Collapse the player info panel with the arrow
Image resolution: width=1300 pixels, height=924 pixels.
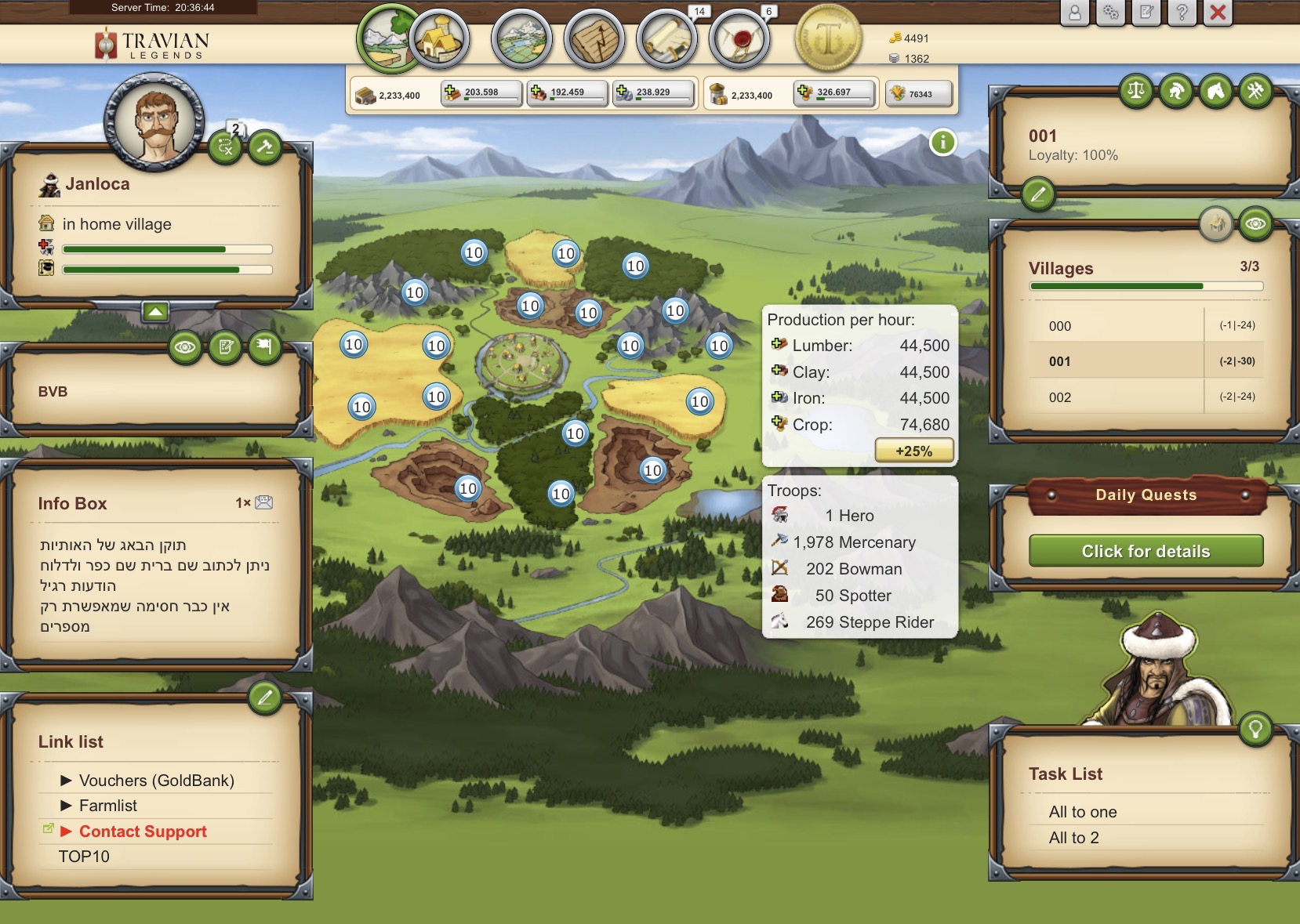(156, 311)
